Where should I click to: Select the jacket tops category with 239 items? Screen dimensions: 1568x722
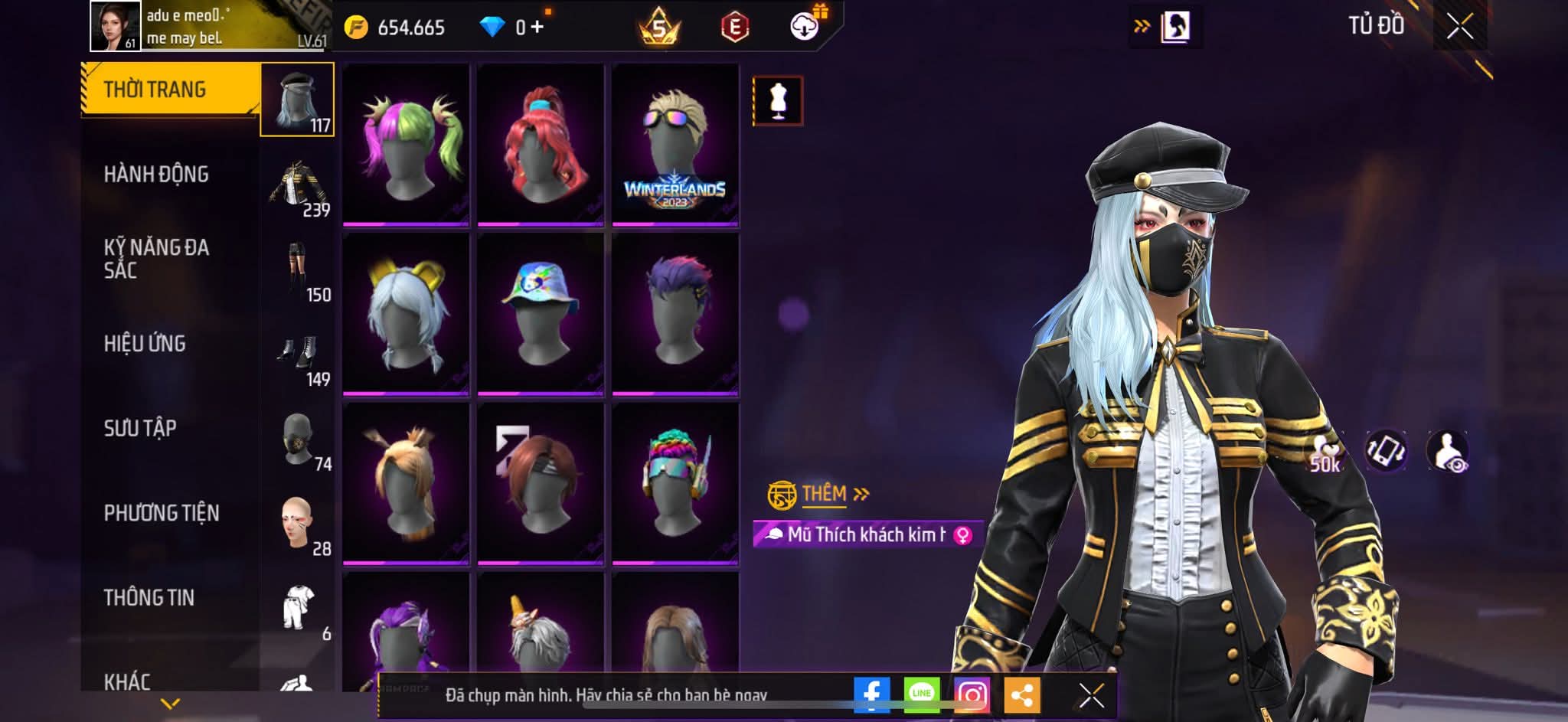pos(298,186)
